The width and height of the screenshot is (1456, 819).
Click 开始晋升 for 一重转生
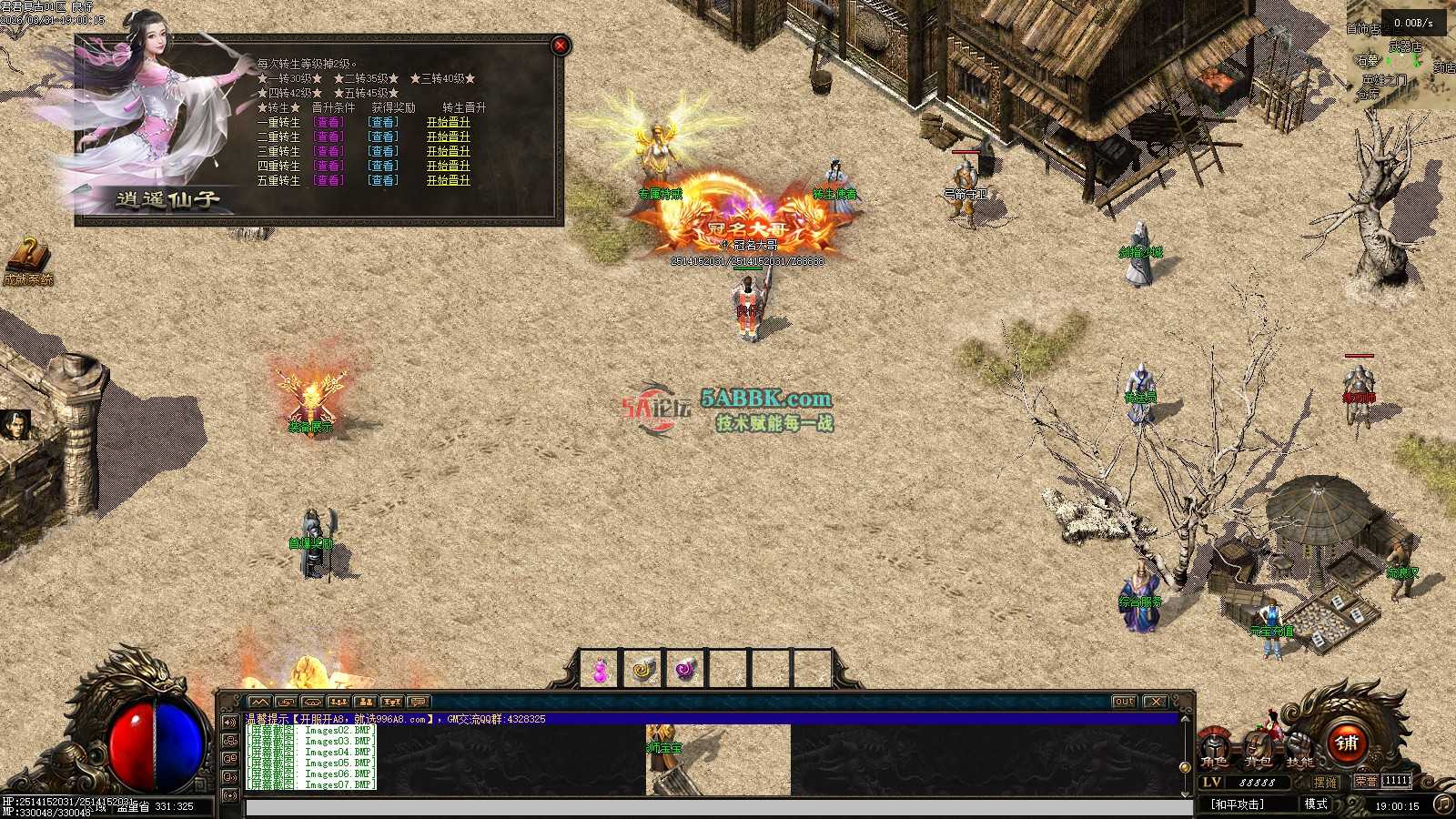point(448,123)
